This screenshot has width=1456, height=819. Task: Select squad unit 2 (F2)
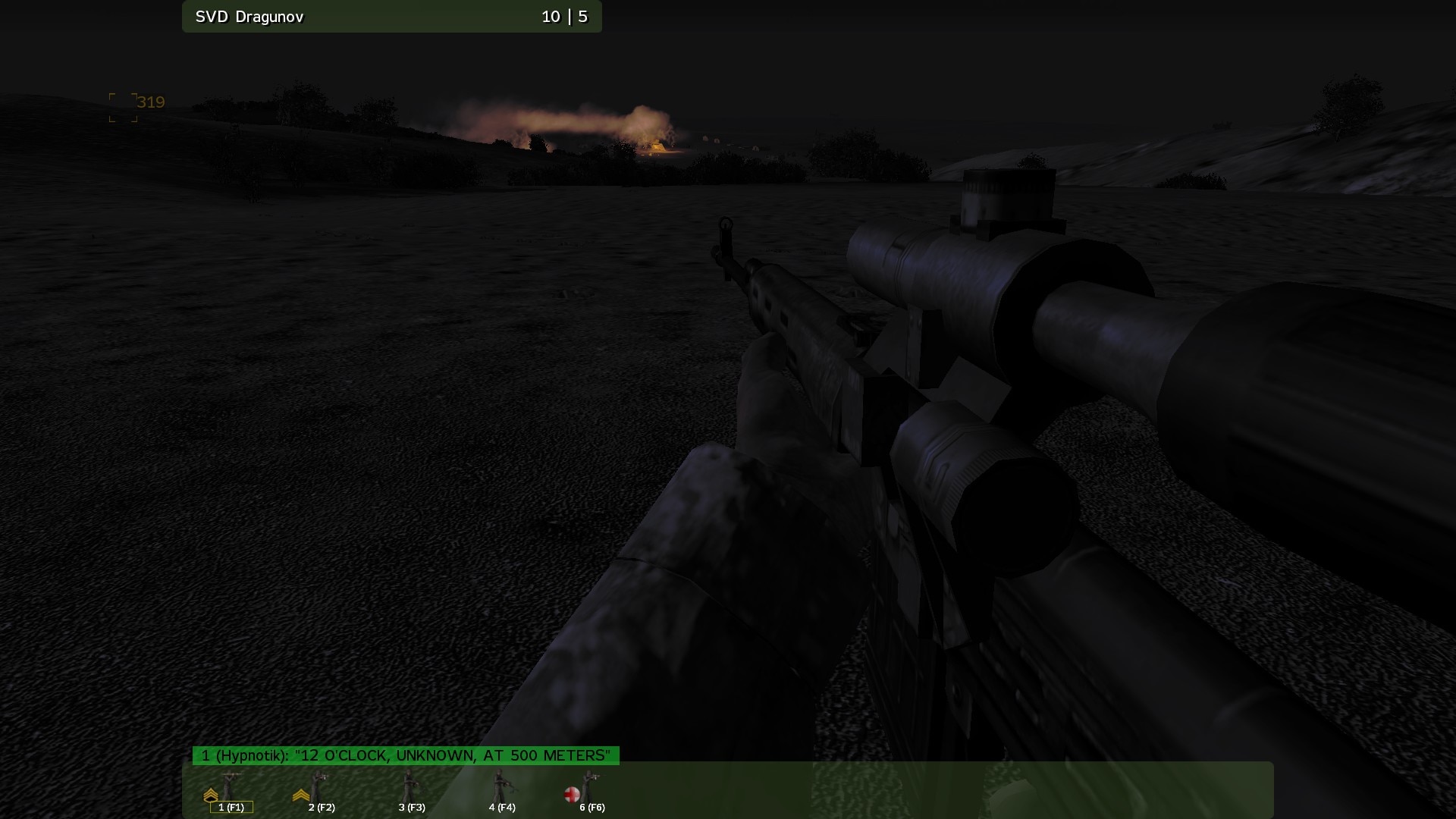(x=321, y=792)
